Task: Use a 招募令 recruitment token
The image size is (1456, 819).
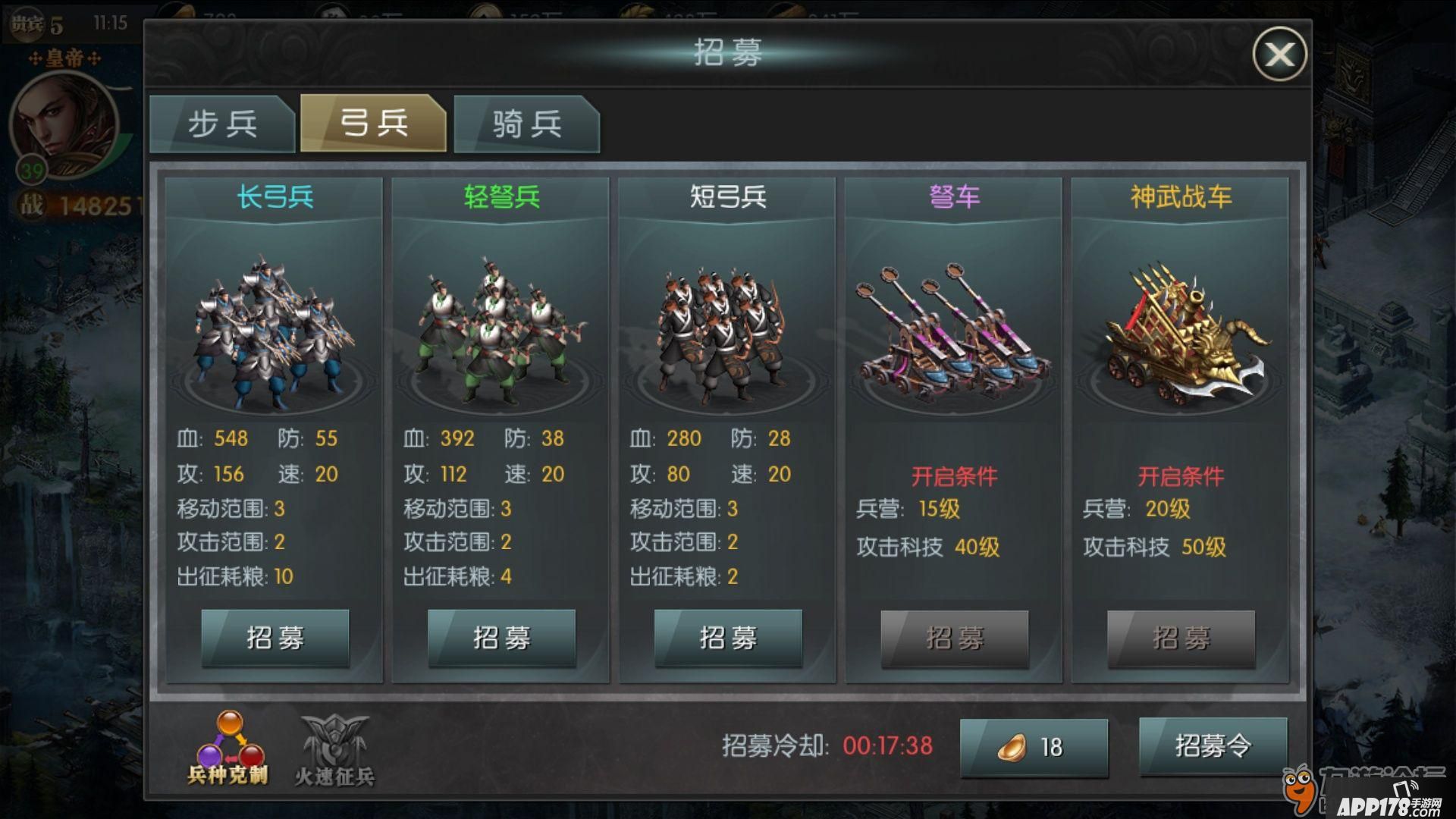Action: coord(1213,746)
